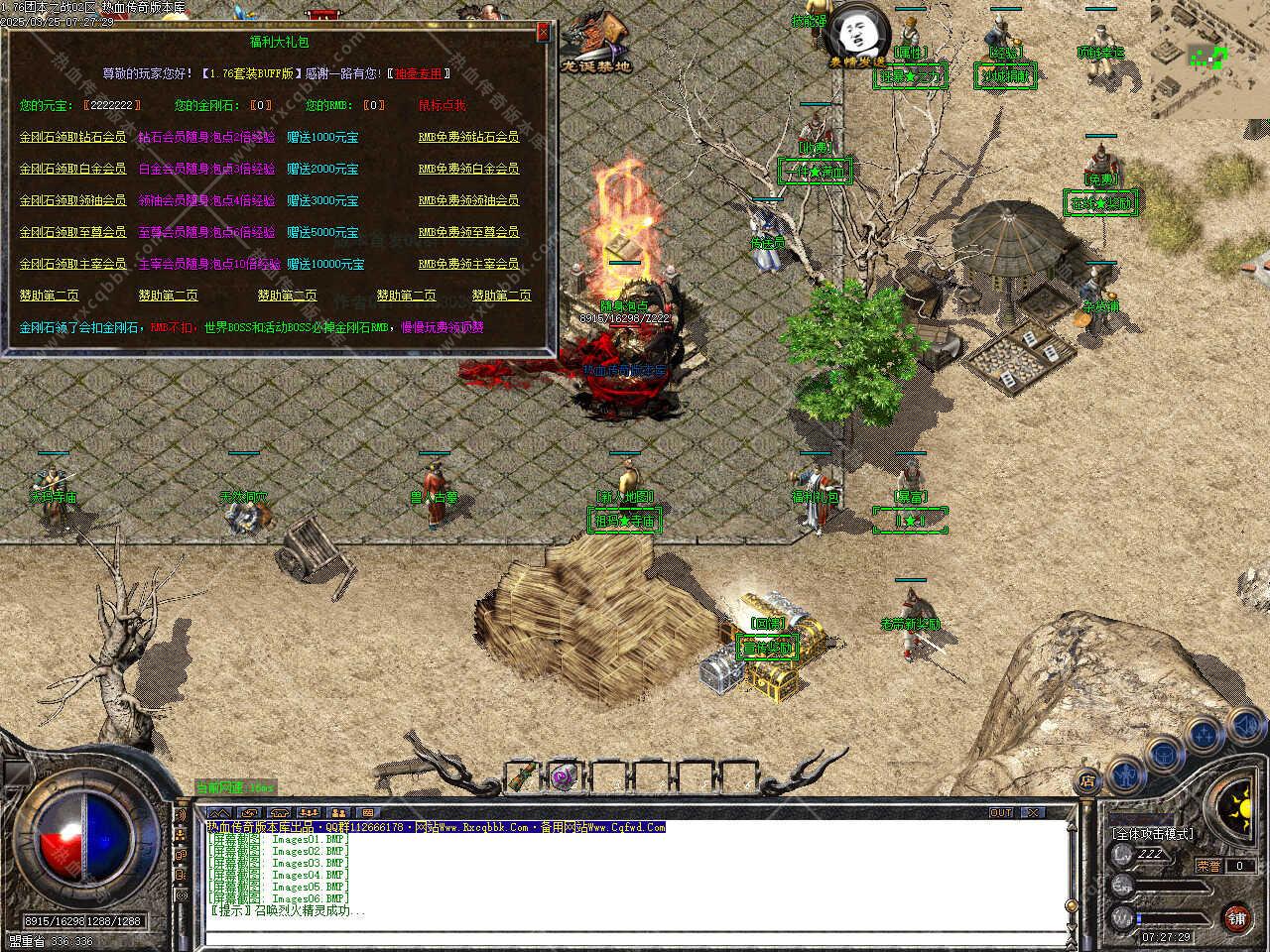Viewport: 1270px width, 952px height.
Task: Claim 主宰 membership with 金刚石领取主宰会员
Action: 72,264
